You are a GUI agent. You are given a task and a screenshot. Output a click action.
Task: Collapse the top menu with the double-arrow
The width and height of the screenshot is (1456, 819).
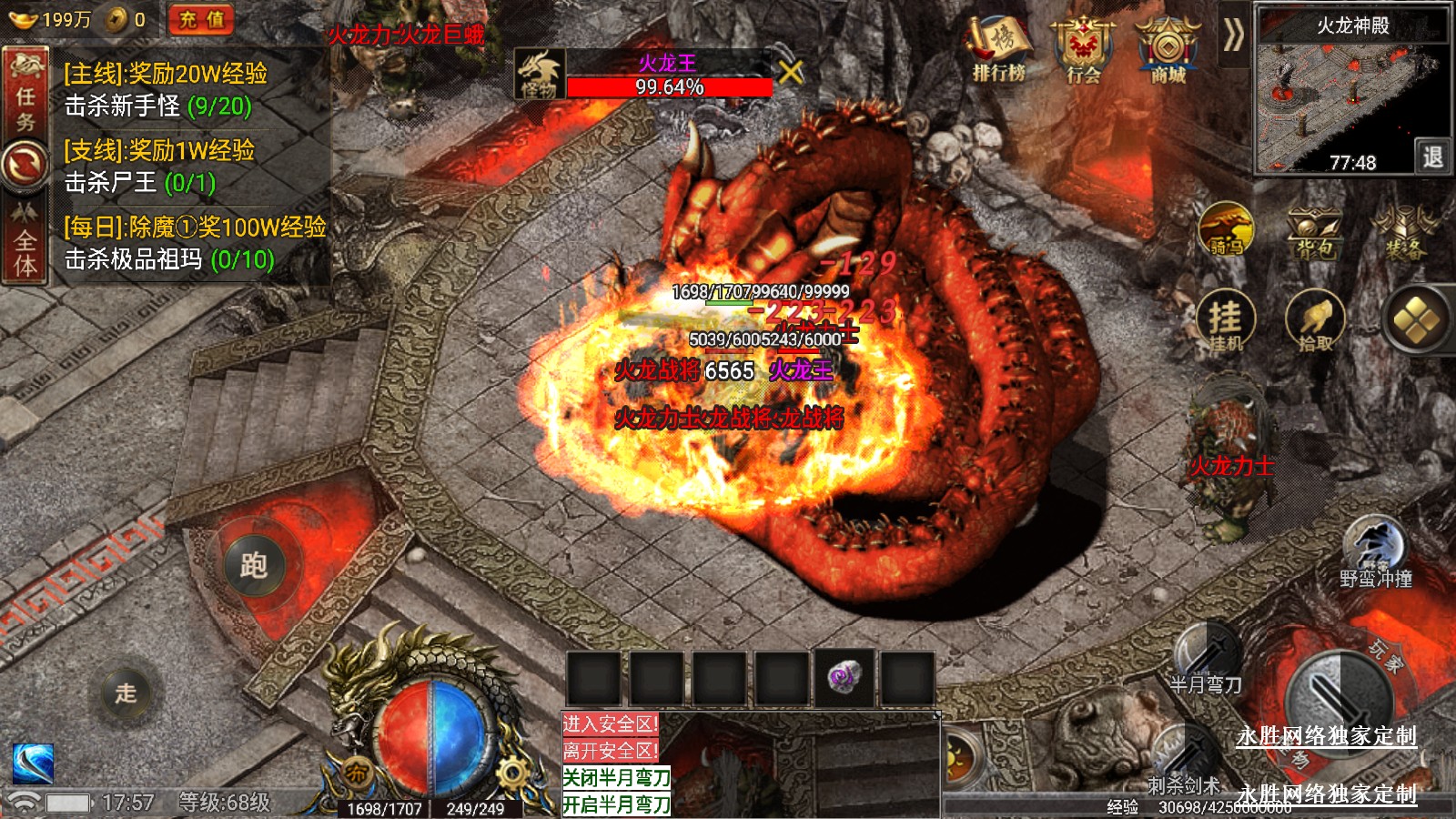click(1233, 35)
